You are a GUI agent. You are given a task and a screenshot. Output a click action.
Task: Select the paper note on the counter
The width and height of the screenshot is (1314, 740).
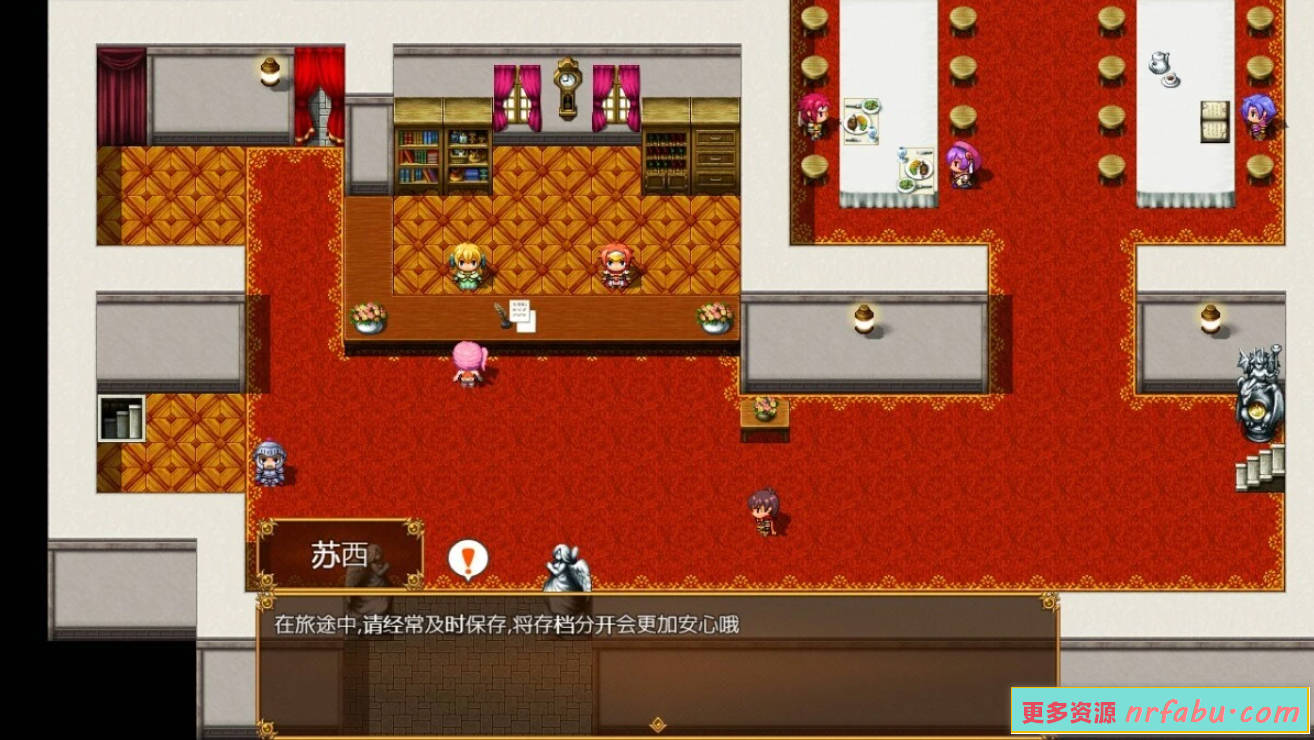pyautogui.click(x=524, y=315)
